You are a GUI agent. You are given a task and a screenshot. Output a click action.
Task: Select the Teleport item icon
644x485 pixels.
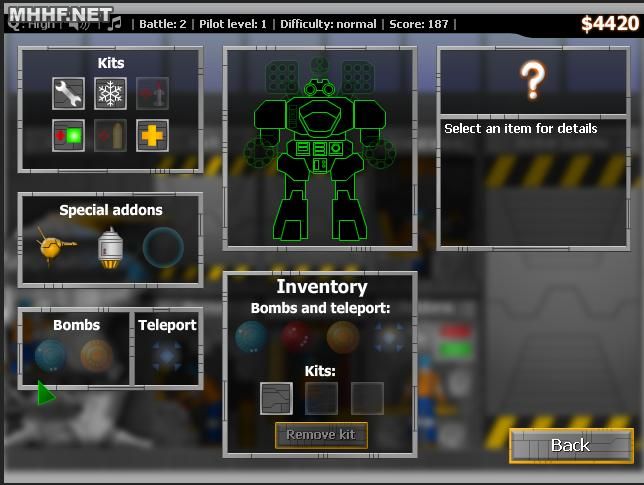click(x=166, y=356)
